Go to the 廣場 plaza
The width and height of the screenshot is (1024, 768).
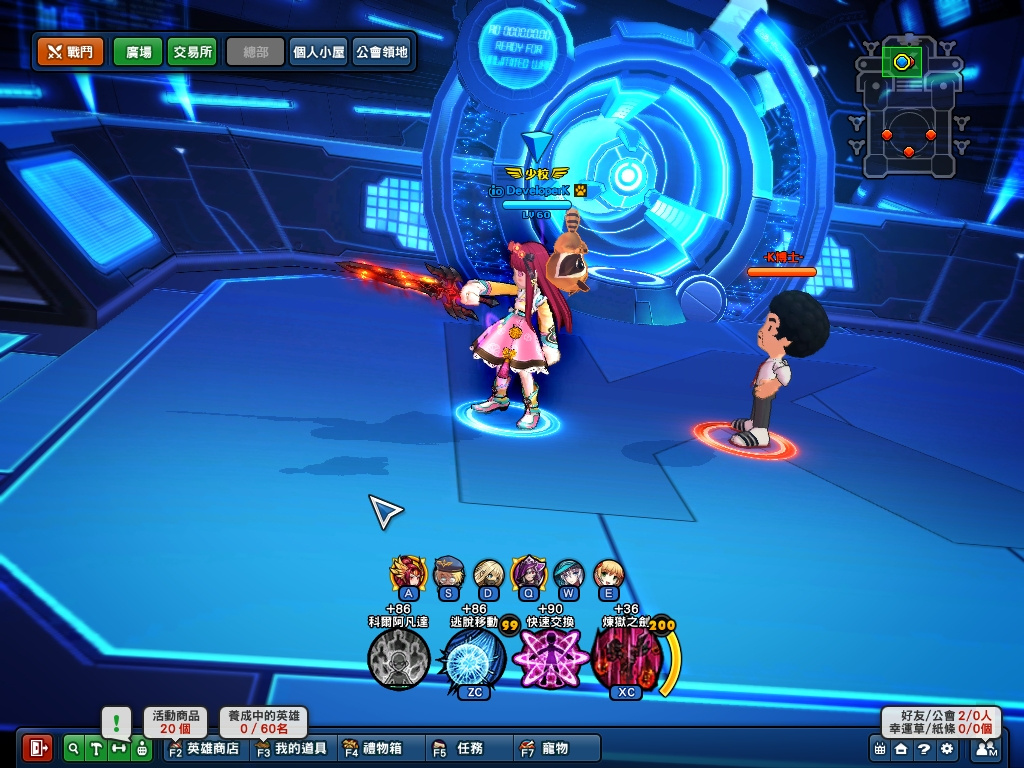[138, 52]
